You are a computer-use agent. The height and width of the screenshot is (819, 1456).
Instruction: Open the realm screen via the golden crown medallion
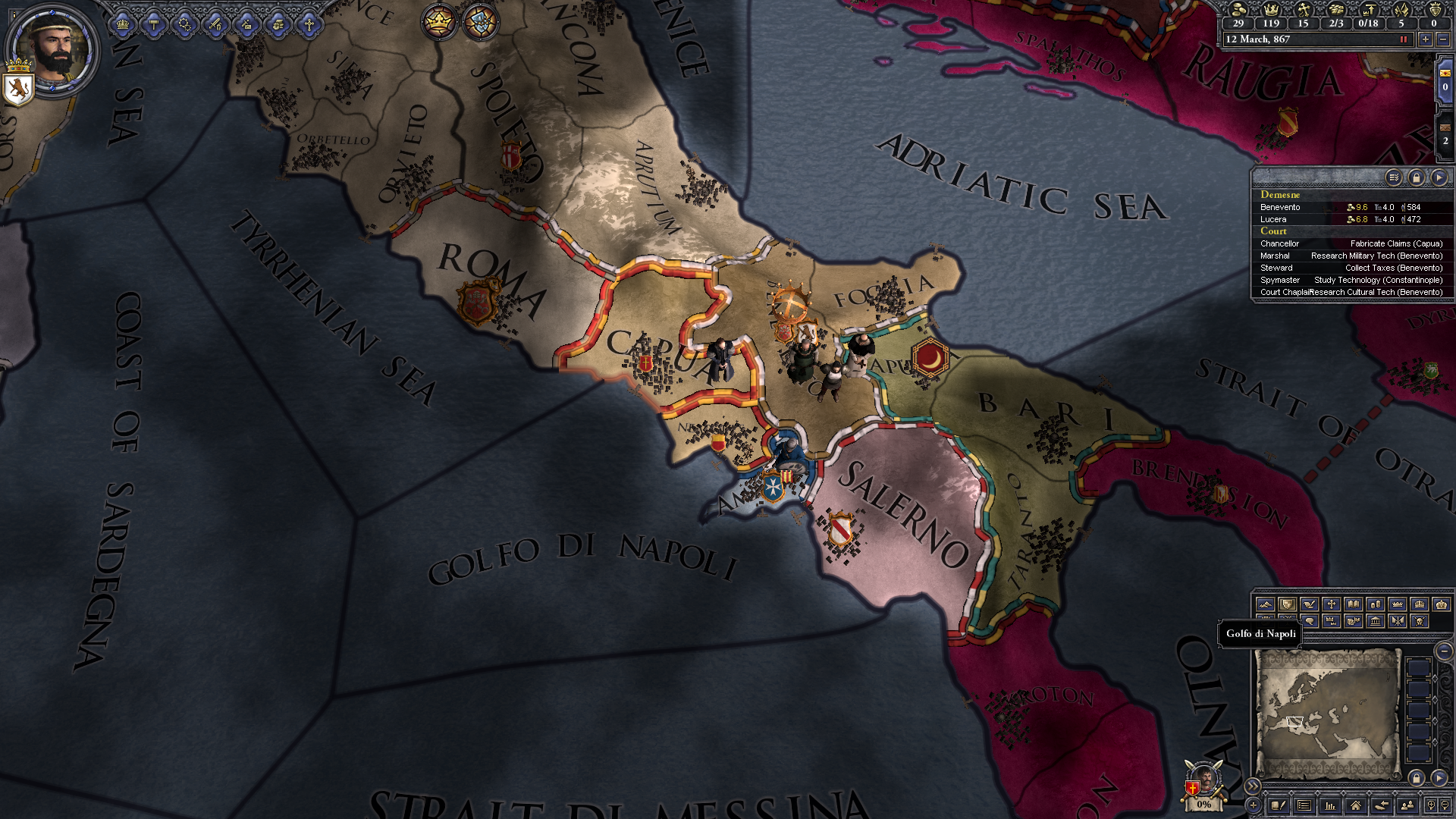click(x=440, y=22)
